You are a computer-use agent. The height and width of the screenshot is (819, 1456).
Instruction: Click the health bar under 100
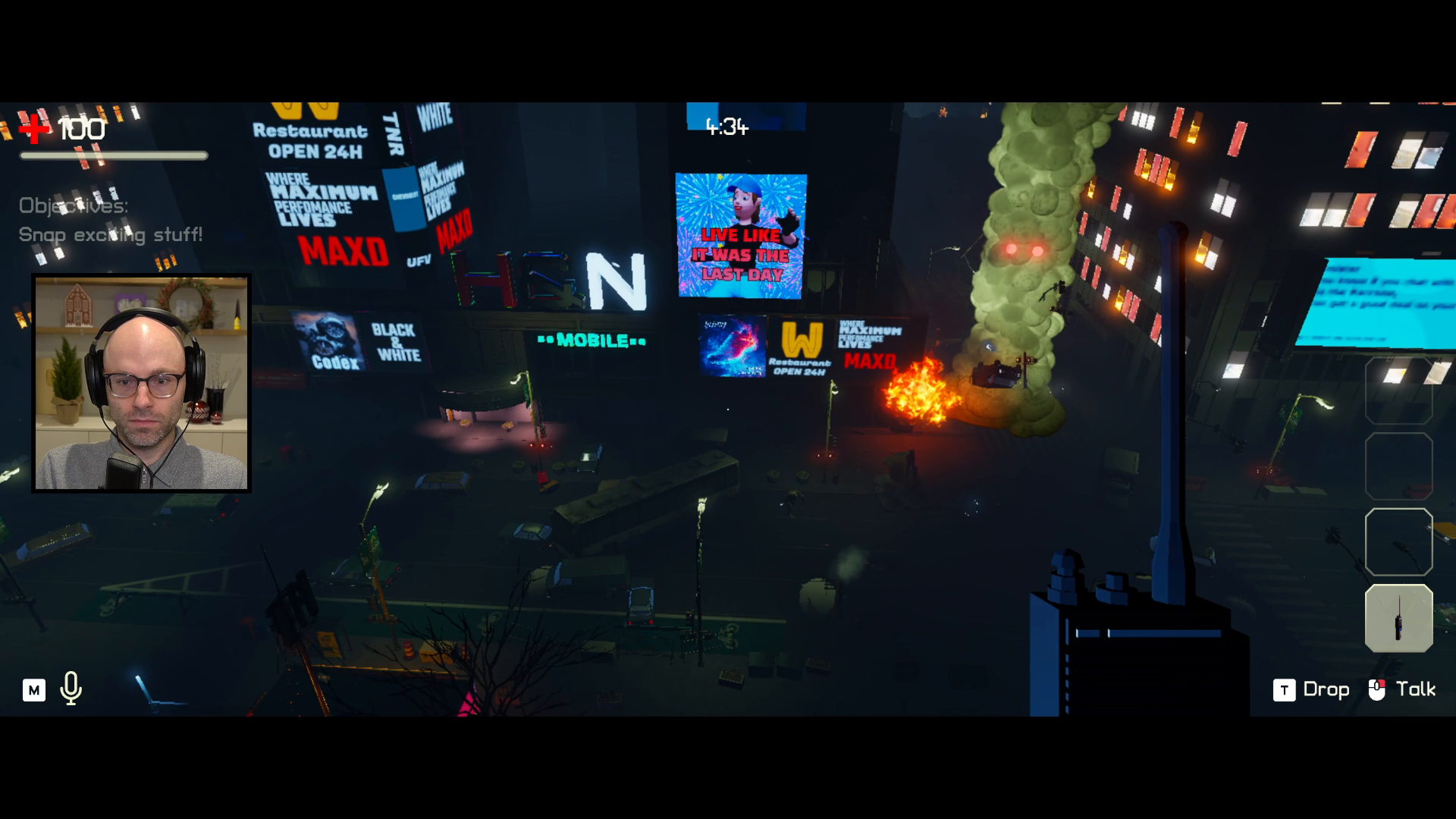(115, 155)
